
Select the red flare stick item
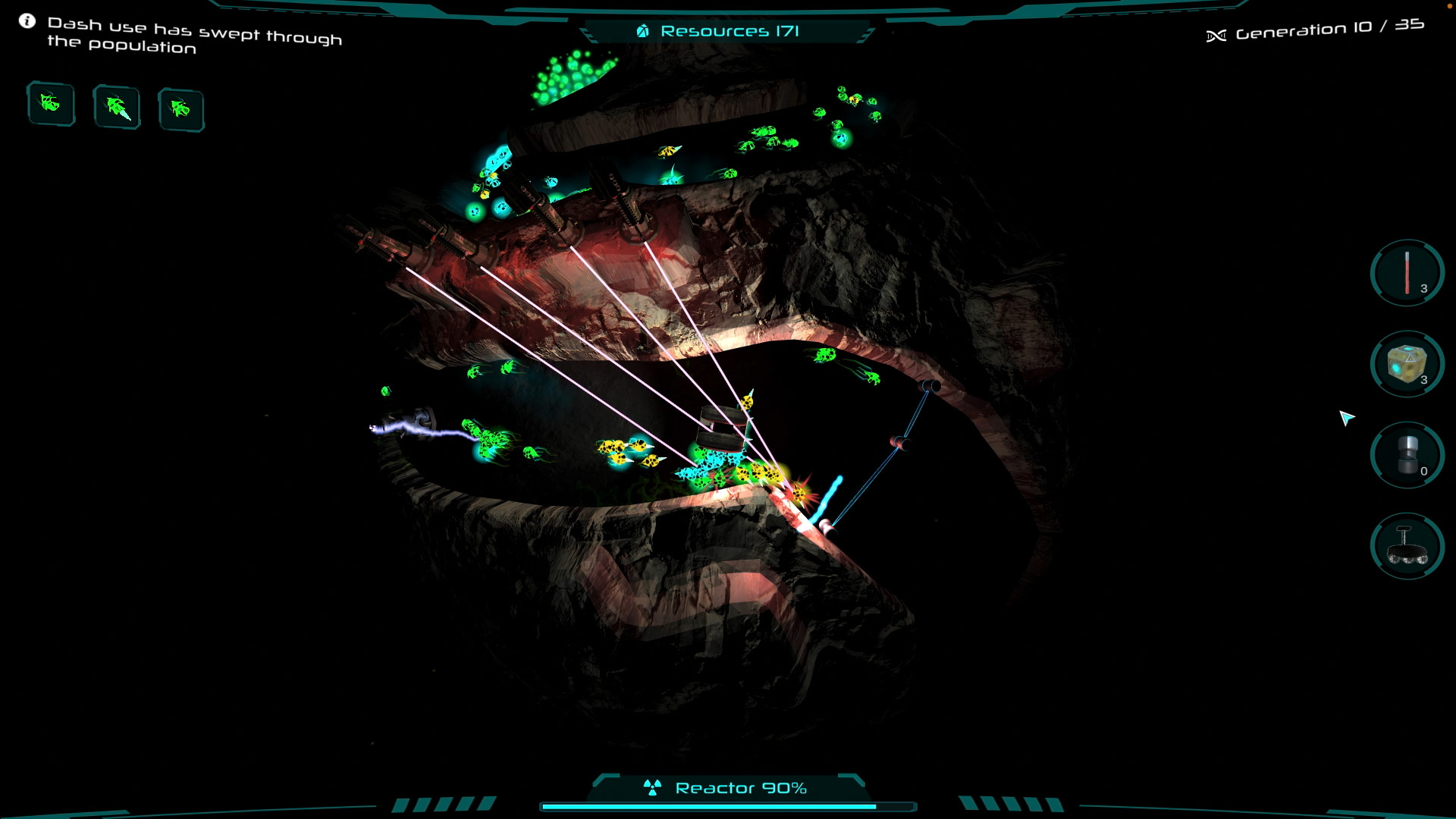pyautogui.click(x=1406, y=274)
